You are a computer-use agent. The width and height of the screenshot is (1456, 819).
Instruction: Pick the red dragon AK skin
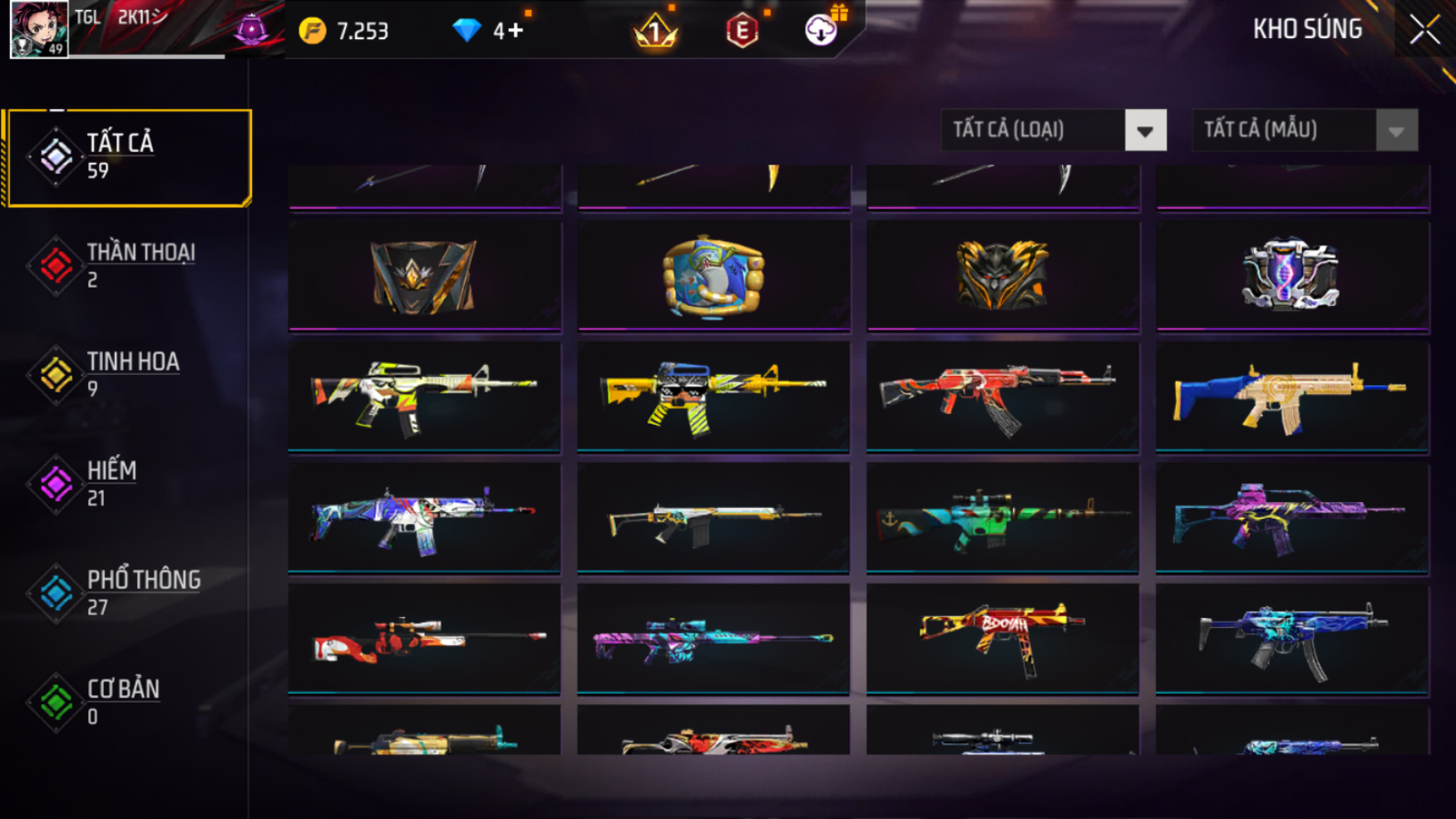[x=1002, y=397]
